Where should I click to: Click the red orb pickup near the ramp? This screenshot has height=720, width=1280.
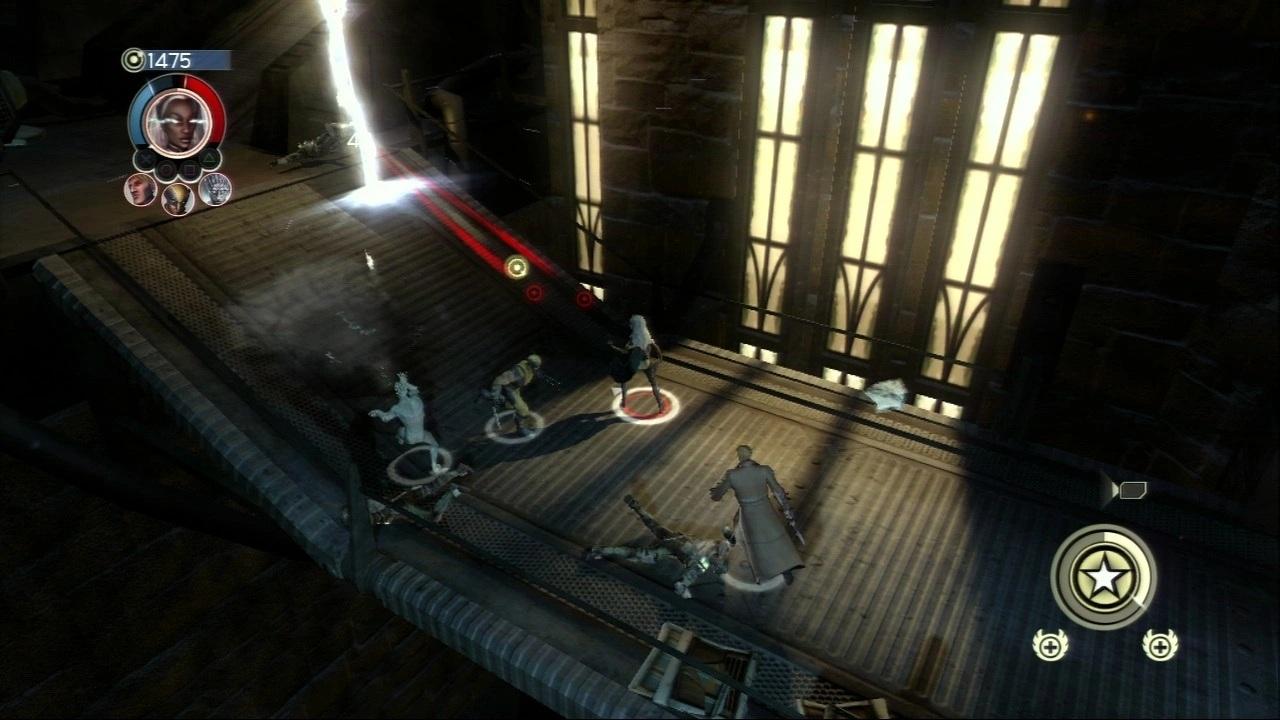(x=533, y=293)
